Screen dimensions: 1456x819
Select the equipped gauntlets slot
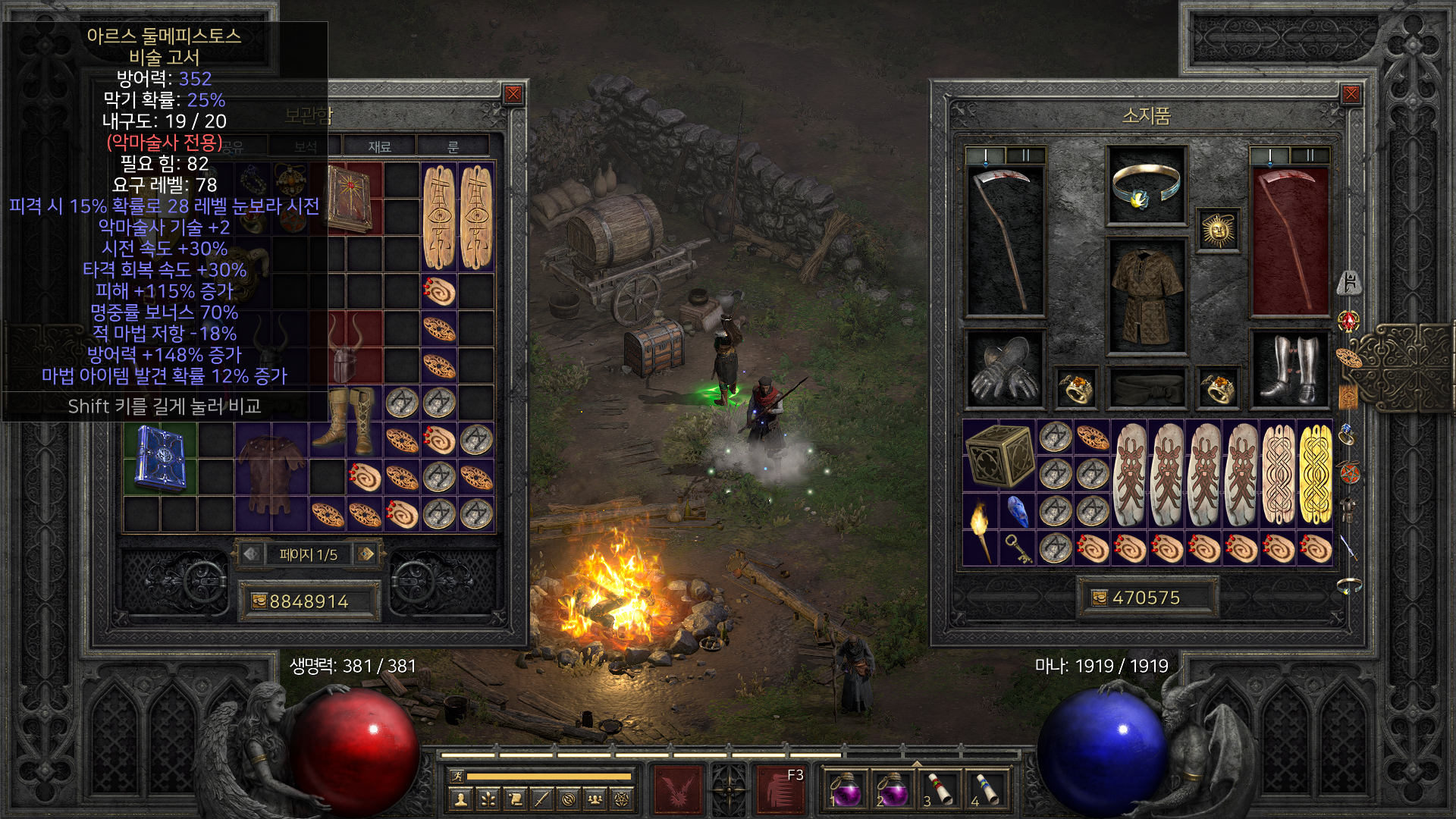(1004, 369)
